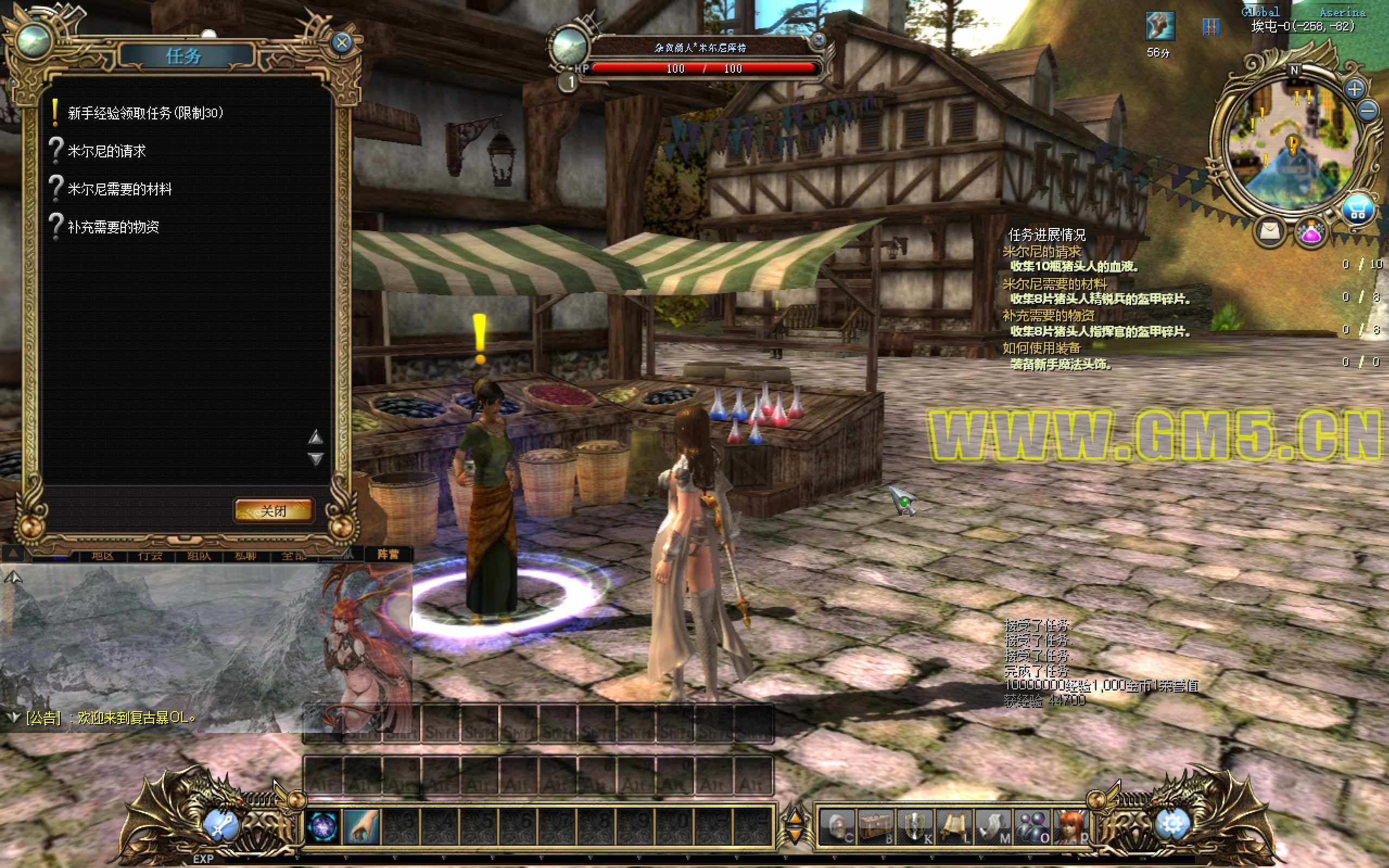Open the red-haired girl portrait menu icon
The image size is (1389, 868).
point(1071,827)
